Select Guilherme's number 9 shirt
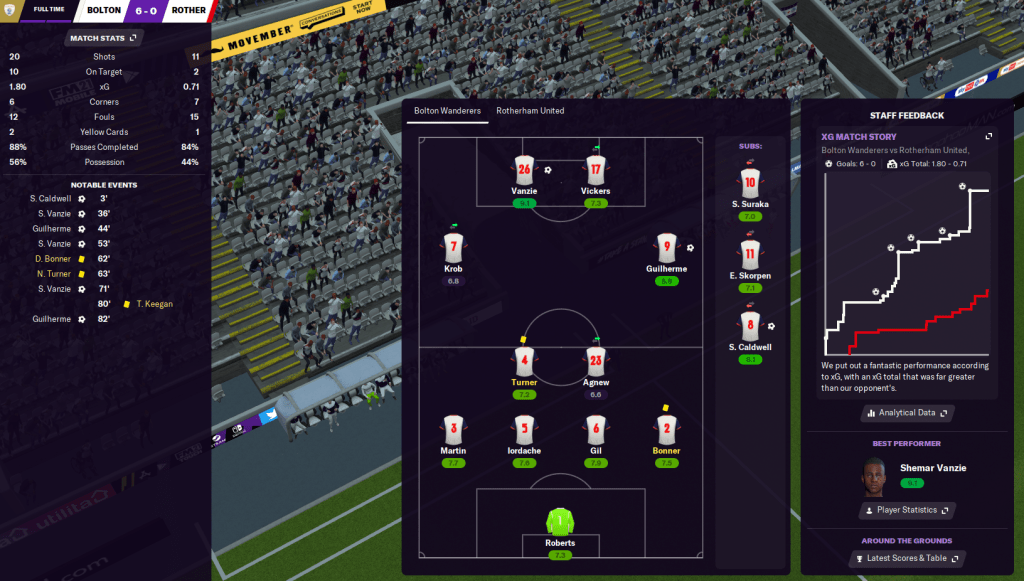 (x=667, y=247)
